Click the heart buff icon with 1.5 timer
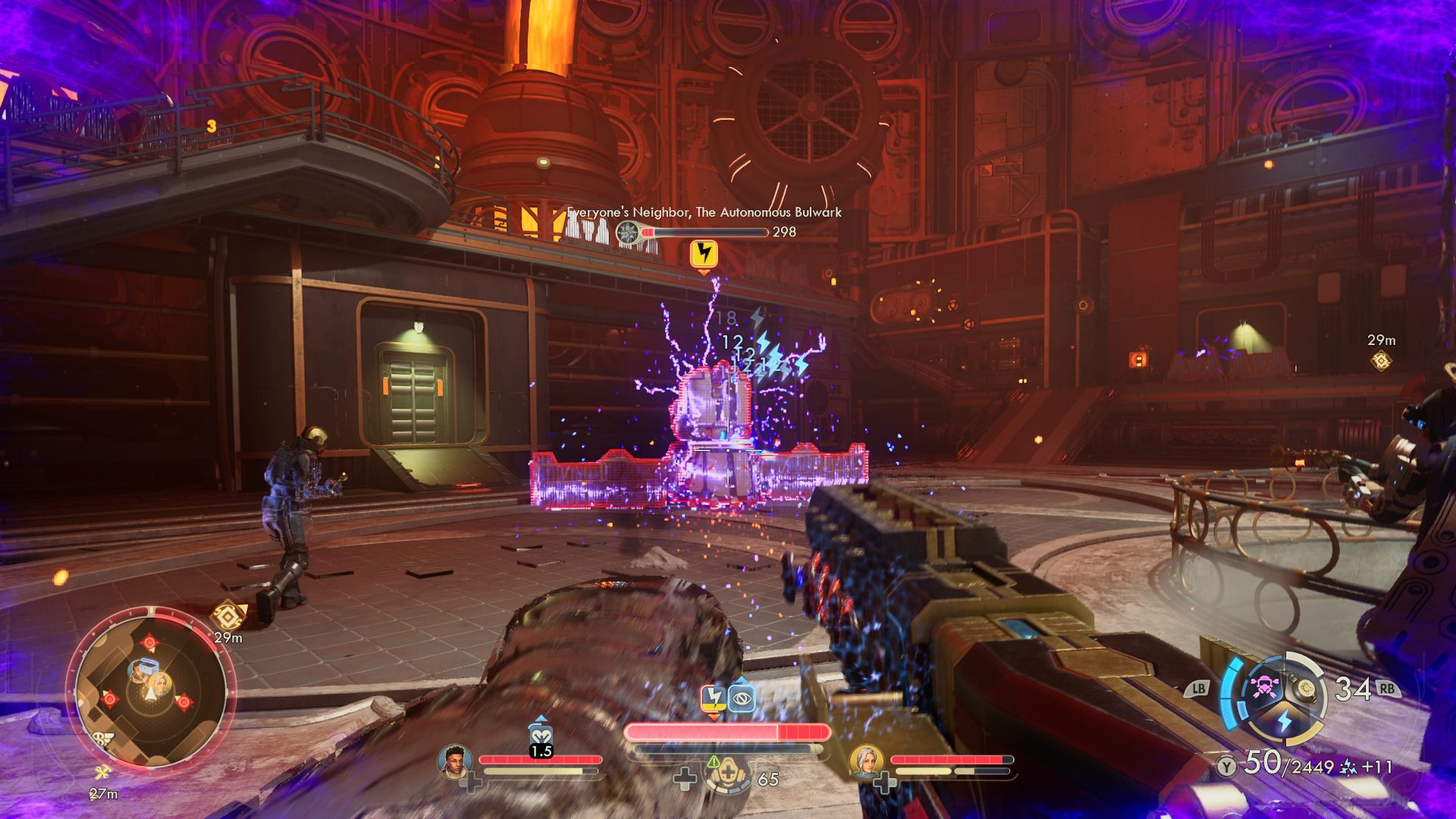 540,736
